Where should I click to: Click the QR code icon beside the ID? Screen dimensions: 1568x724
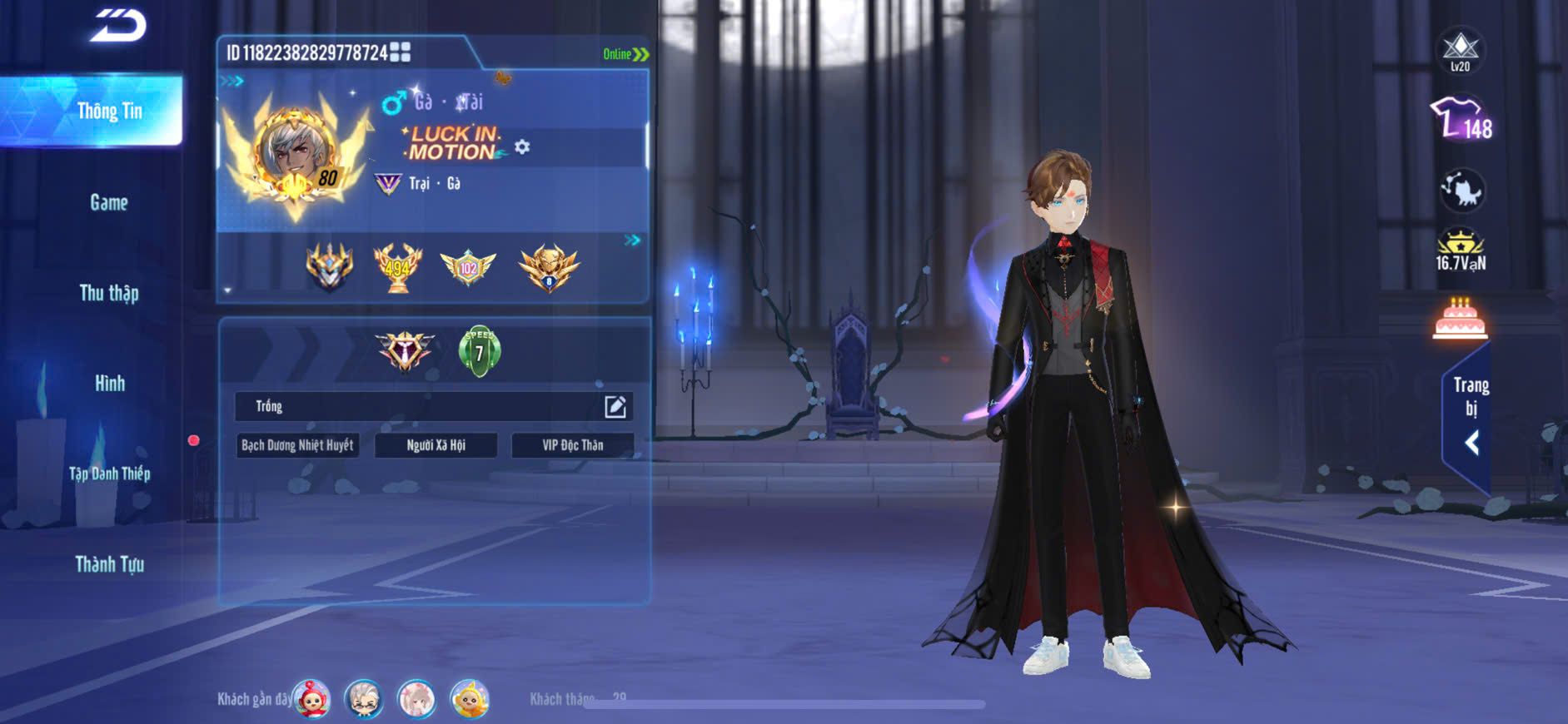point(401,52)
